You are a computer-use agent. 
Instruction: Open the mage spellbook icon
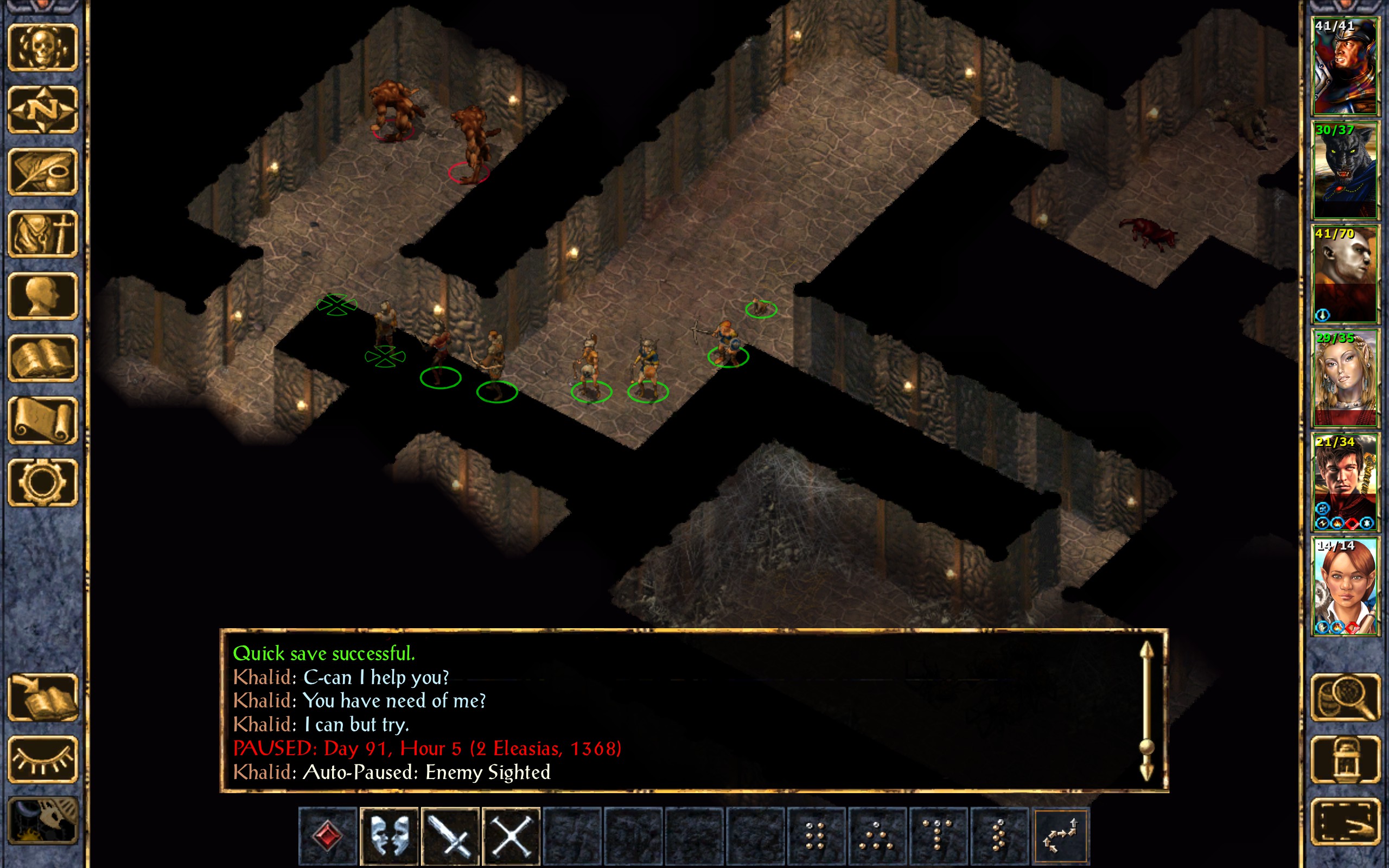point(42,358)
